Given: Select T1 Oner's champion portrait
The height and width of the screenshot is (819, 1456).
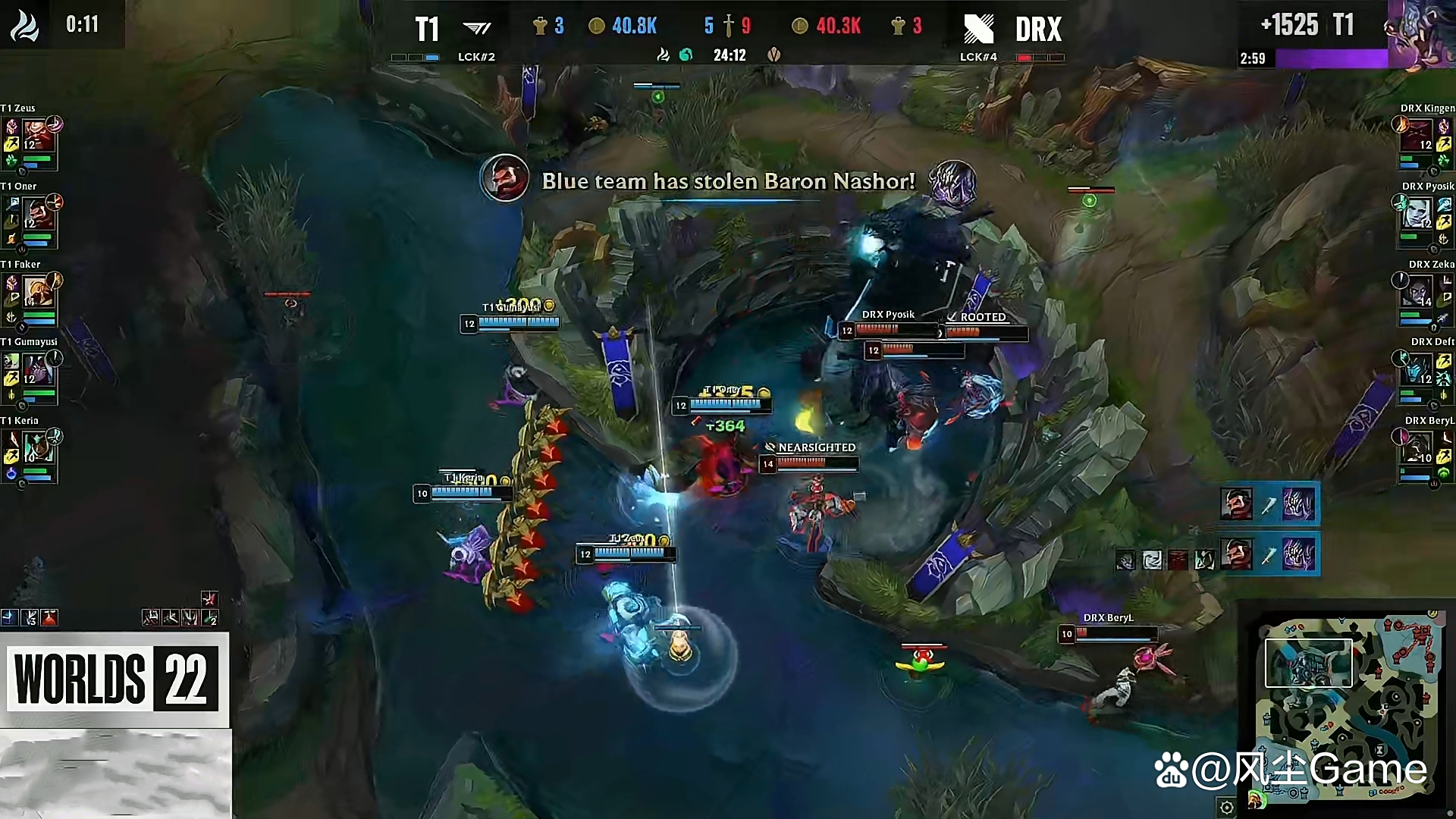Looking at the screenshot, I should [36, 214].
